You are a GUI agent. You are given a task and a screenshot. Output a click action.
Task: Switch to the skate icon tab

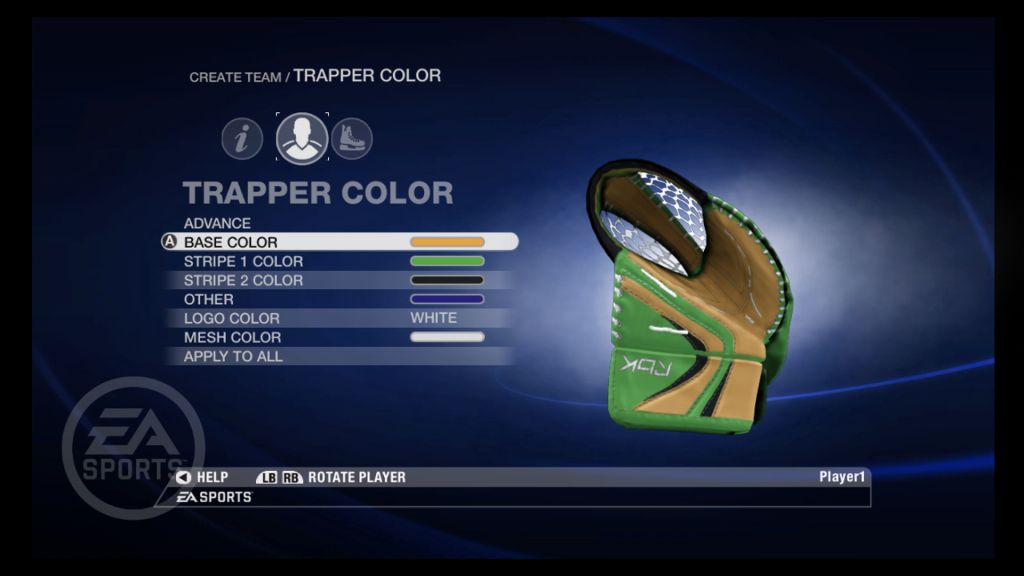[352, 139]
